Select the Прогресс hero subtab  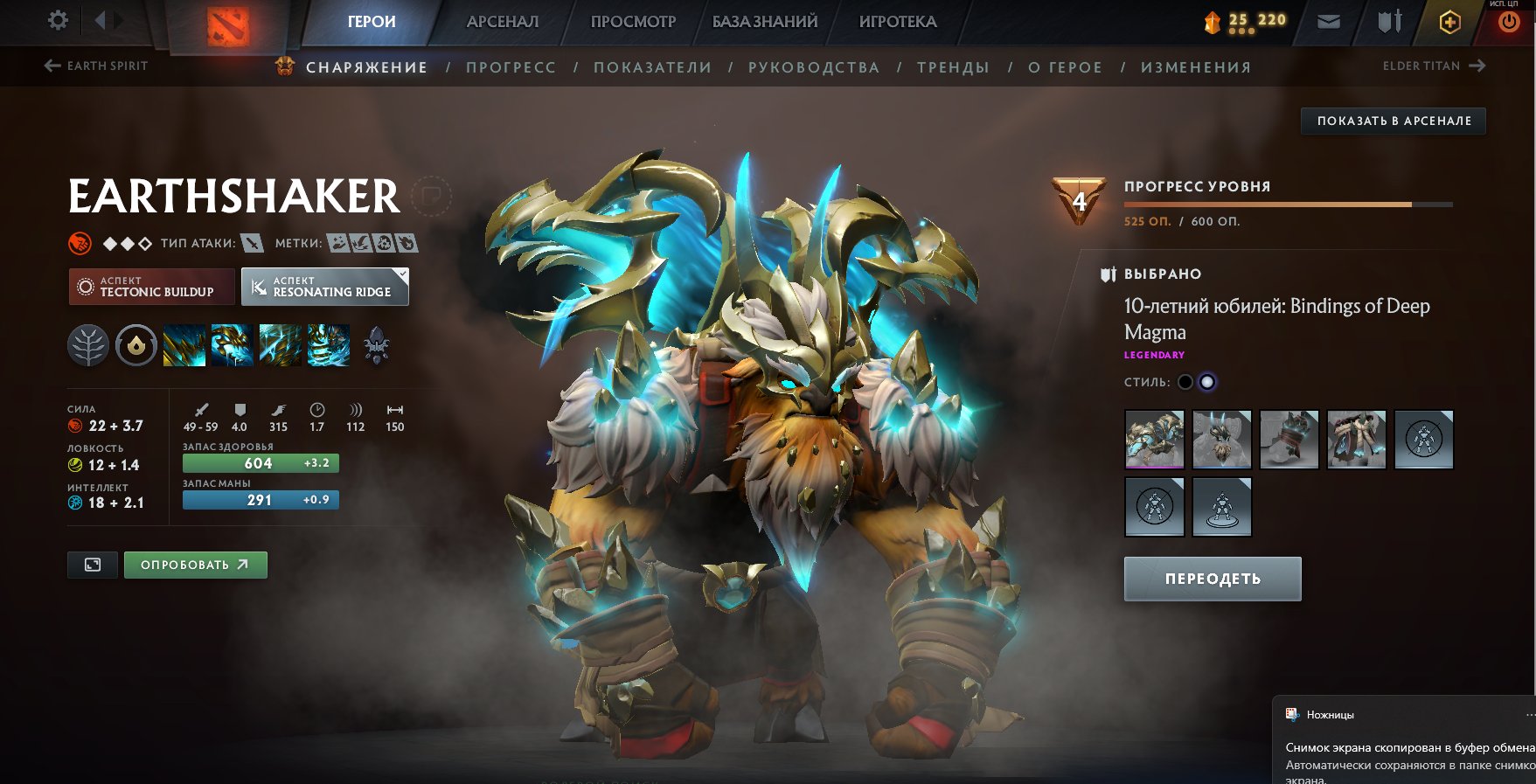point(511,67)
